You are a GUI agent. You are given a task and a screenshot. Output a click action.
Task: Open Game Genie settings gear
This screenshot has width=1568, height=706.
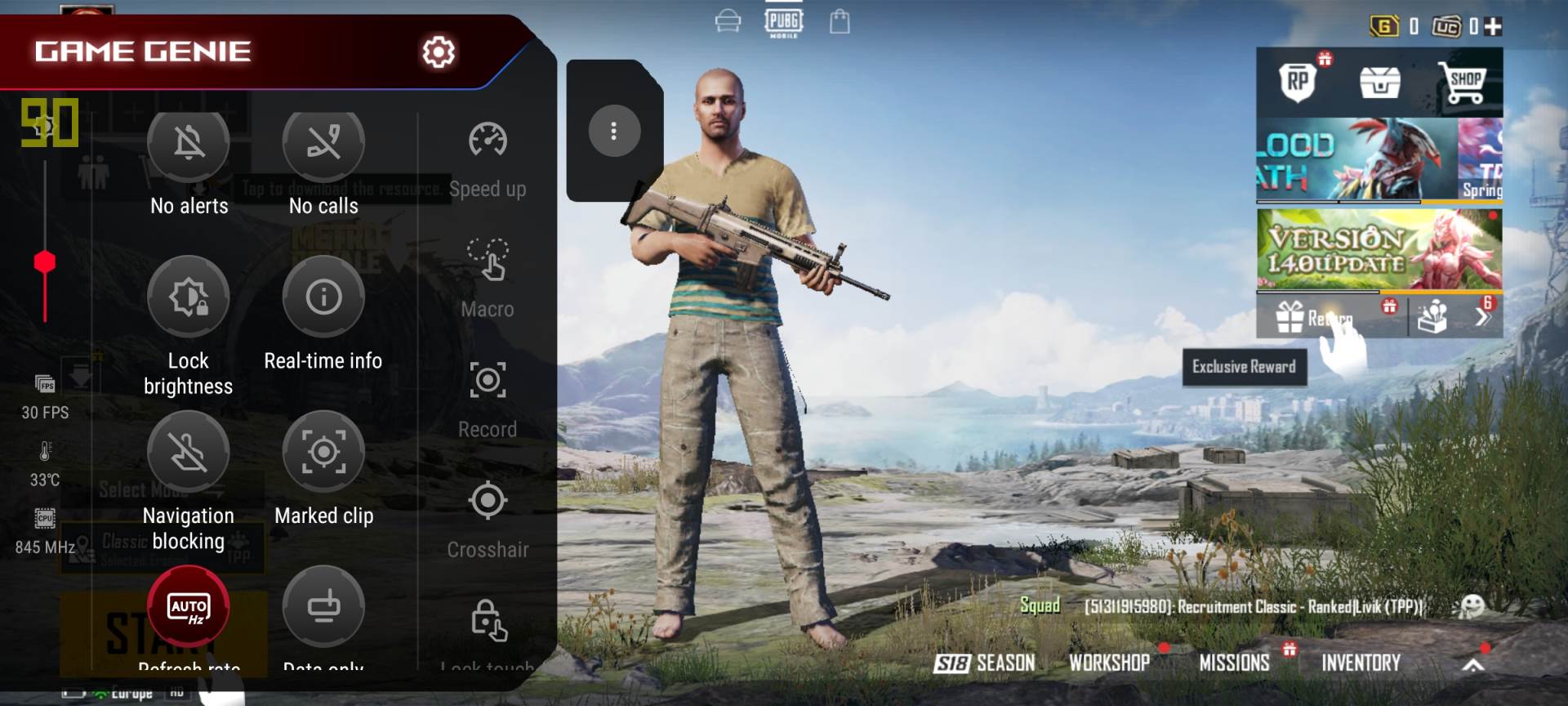click(x=439, y=51)
